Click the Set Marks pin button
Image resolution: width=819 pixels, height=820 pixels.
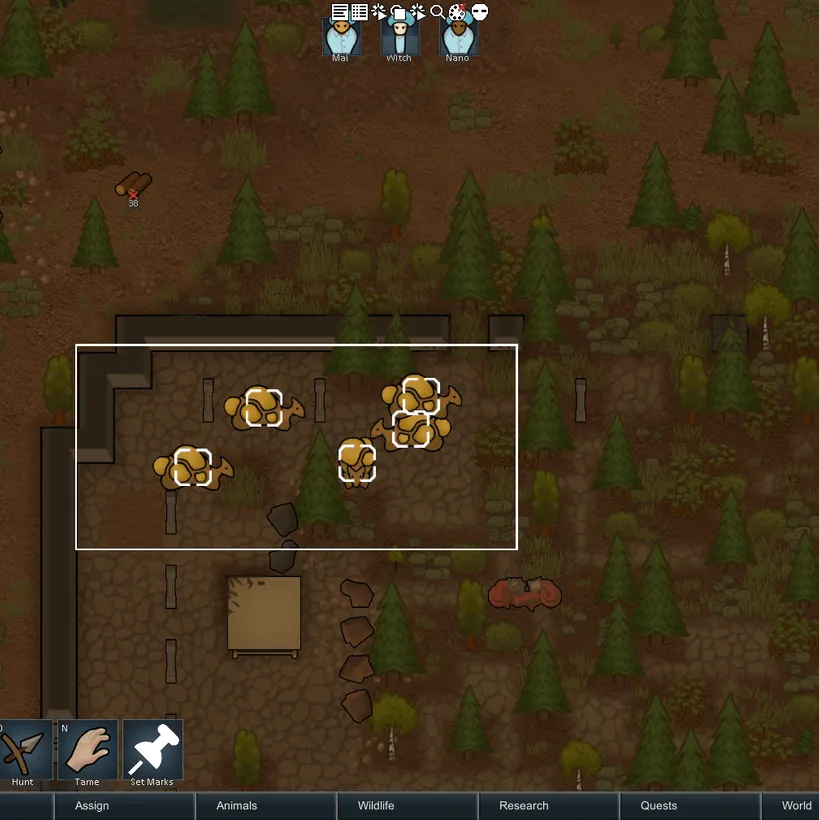pos(152,750)
